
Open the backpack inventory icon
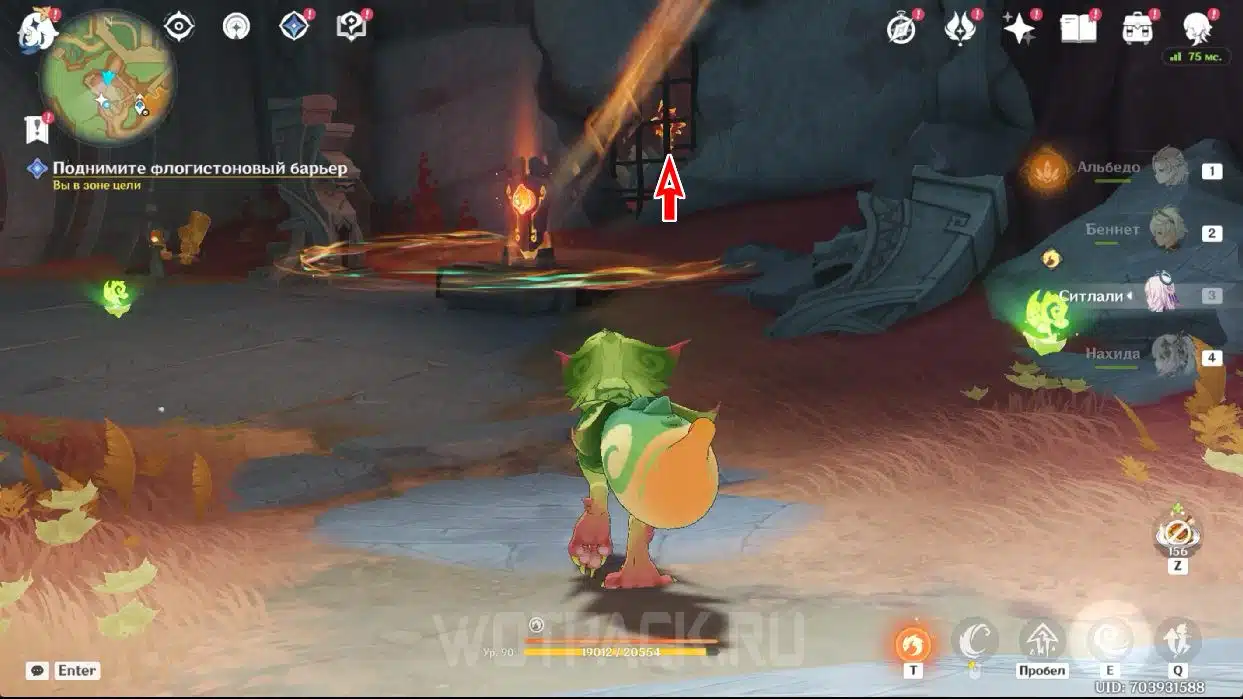point(1137,28)
